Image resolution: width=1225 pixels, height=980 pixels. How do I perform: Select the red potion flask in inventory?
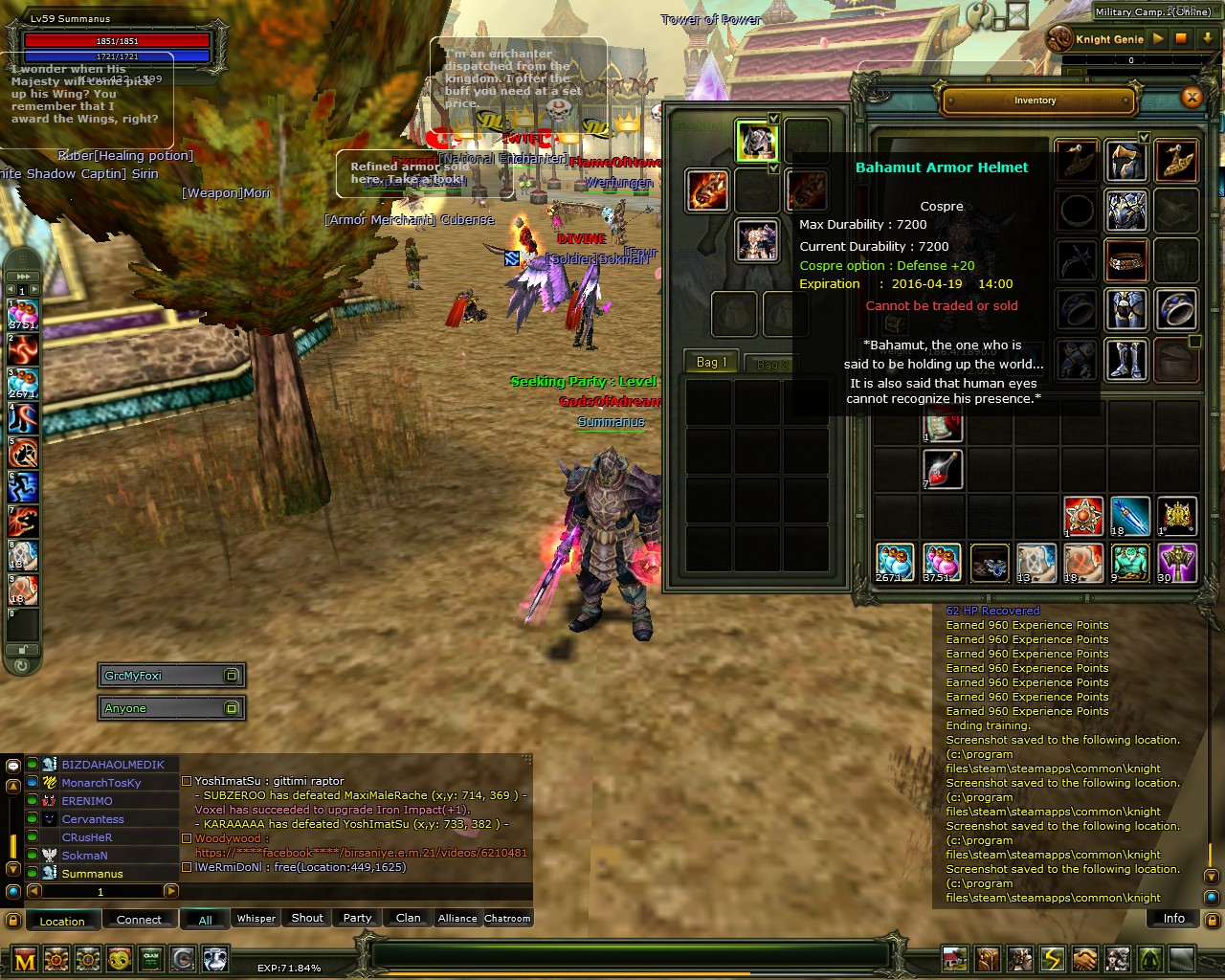pos(943,470)
